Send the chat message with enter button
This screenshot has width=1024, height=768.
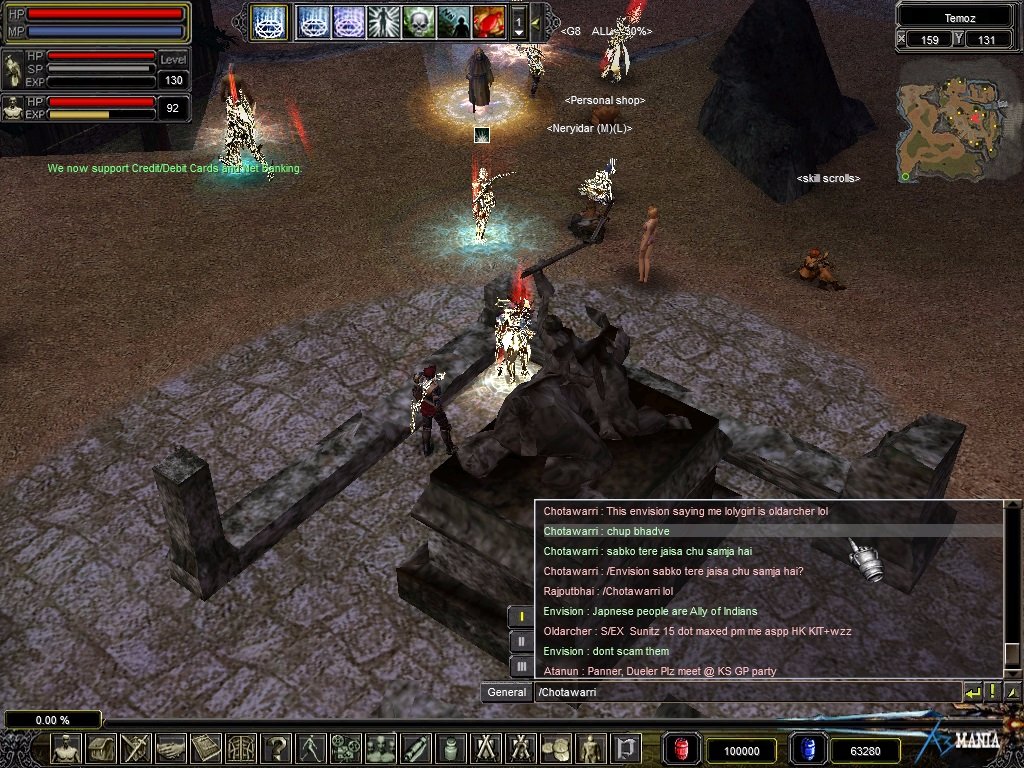click(972, 692)
